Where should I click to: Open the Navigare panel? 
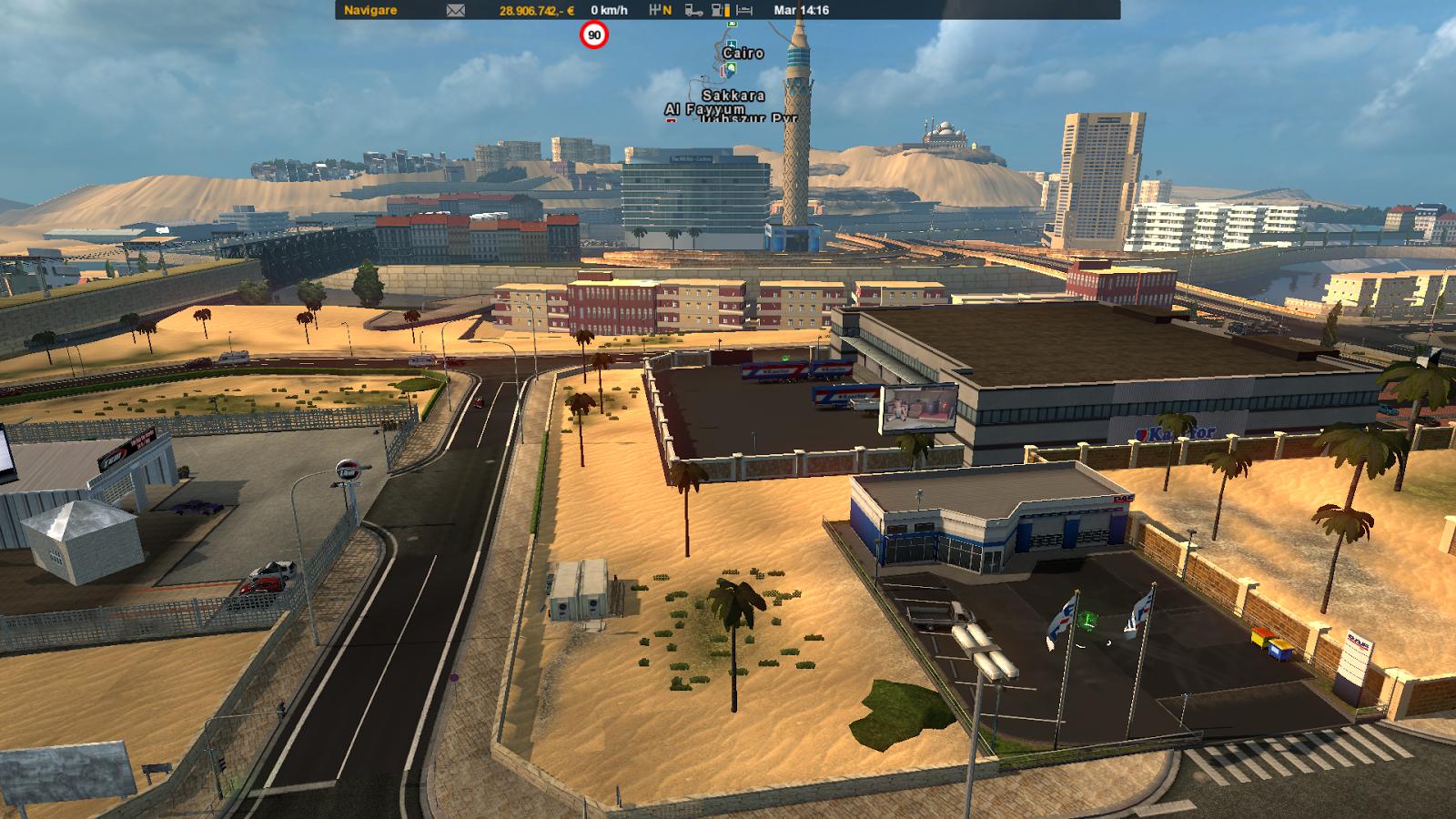[369, 10]
